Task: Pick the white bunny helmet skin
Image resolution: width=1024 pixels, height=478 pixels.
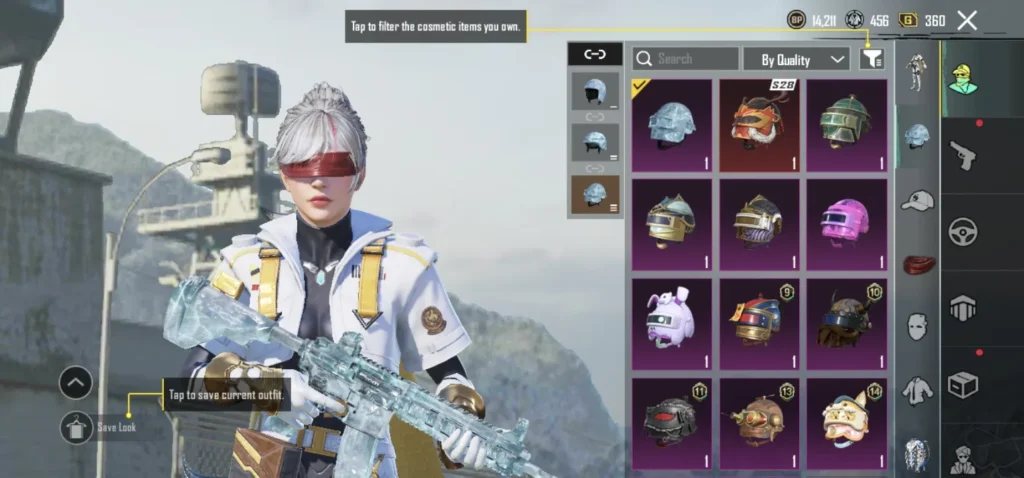Action: point(672,323)
